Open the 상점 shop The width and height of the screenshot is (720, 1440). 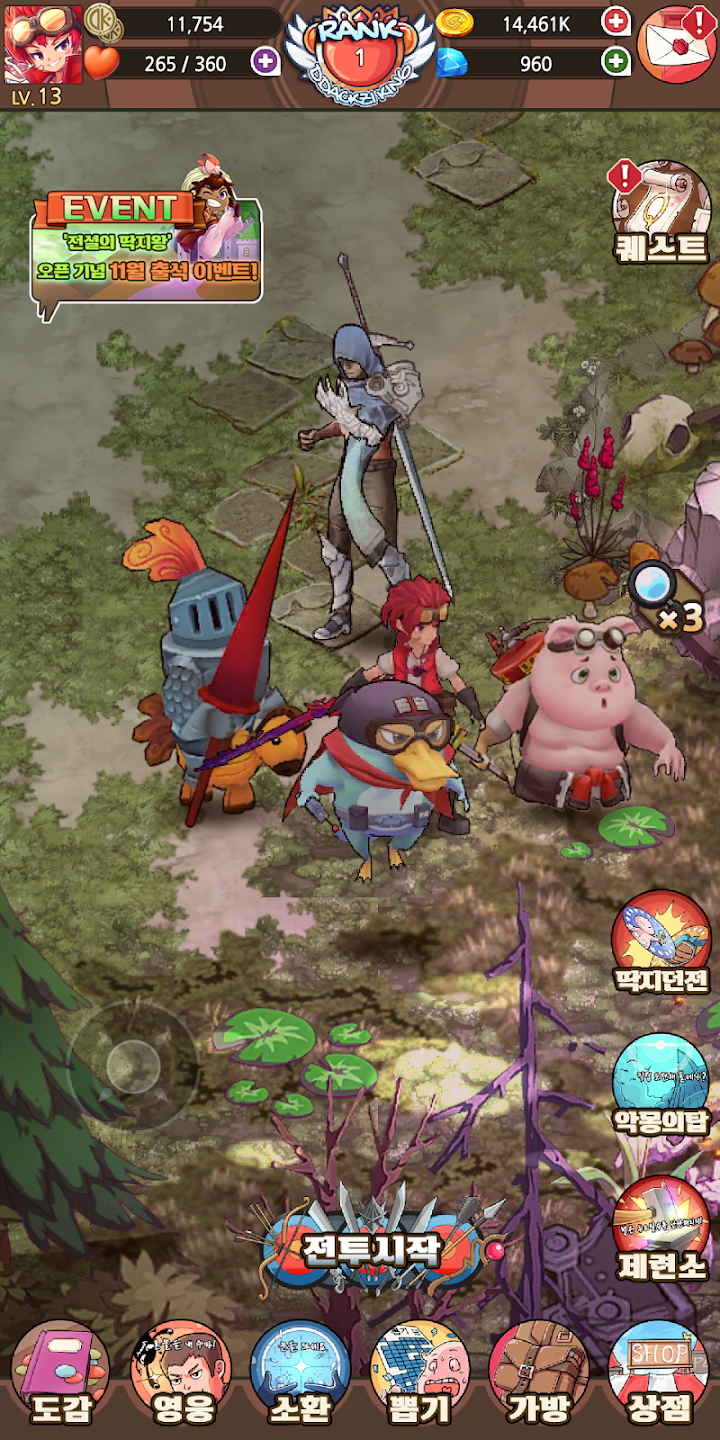click(659, 1373)
